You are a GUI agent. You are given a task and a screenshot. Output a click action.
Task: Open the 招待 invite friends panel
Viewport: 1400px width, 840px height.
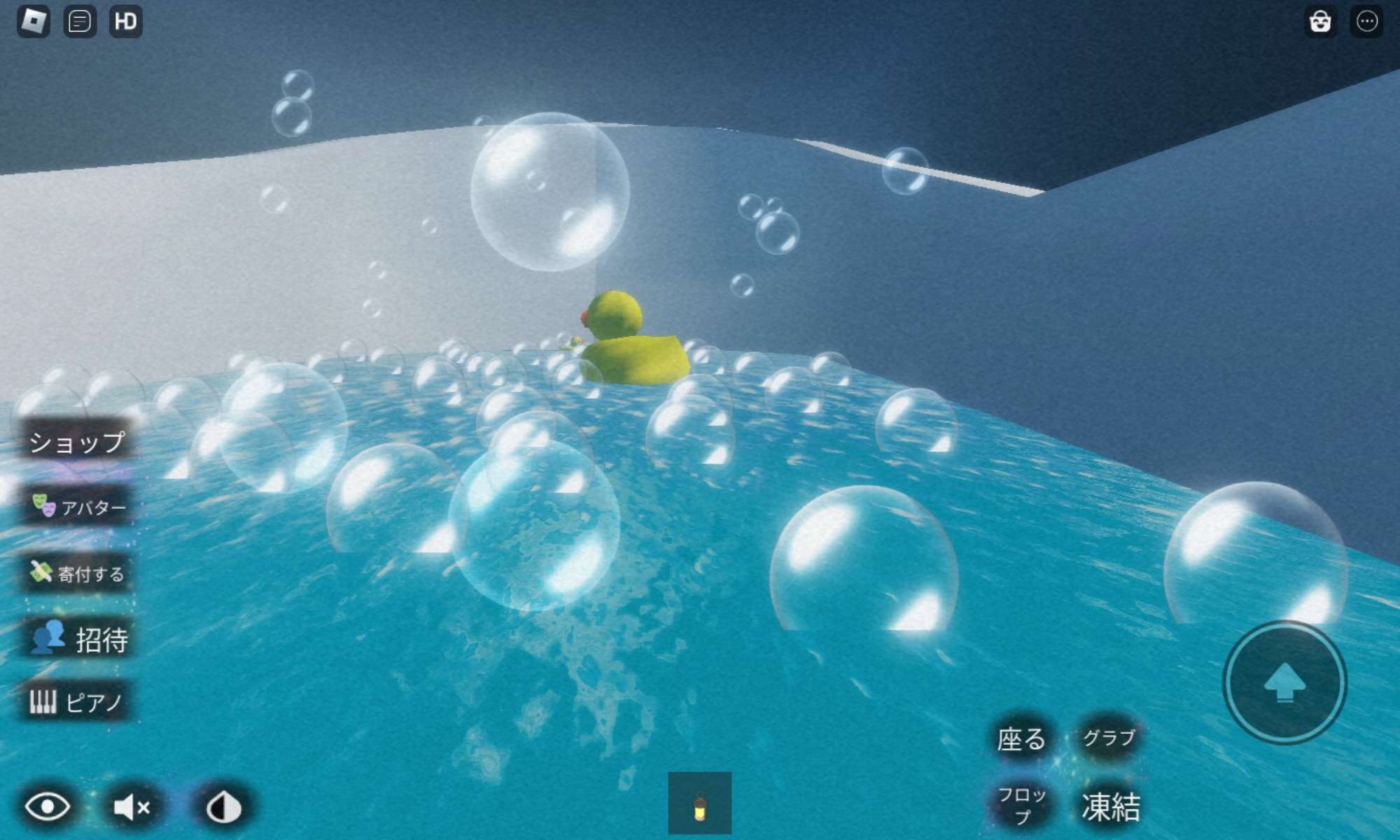(78, 639)
